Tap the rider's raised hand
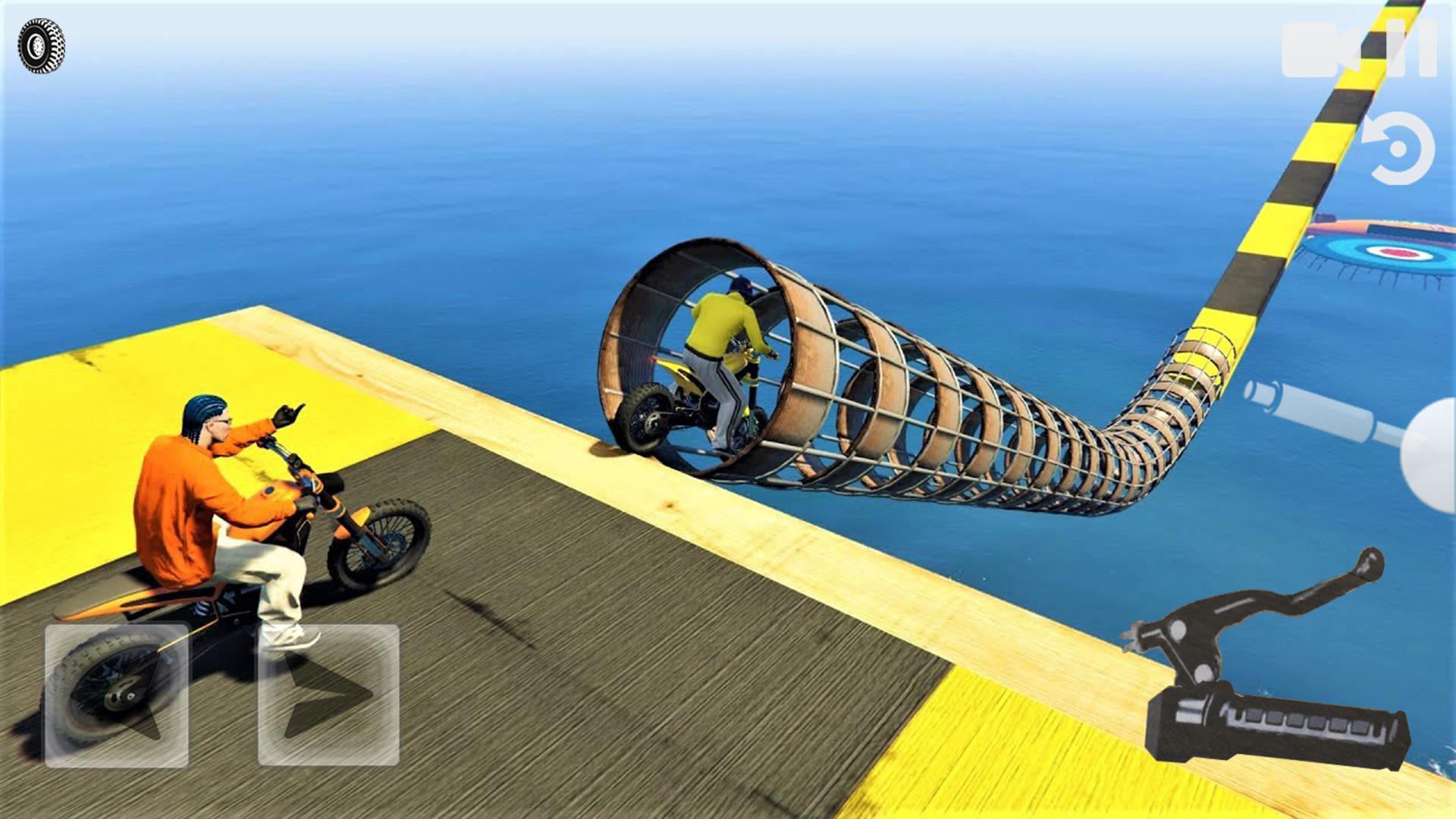The image size is (1456, 819). (288, 413)
